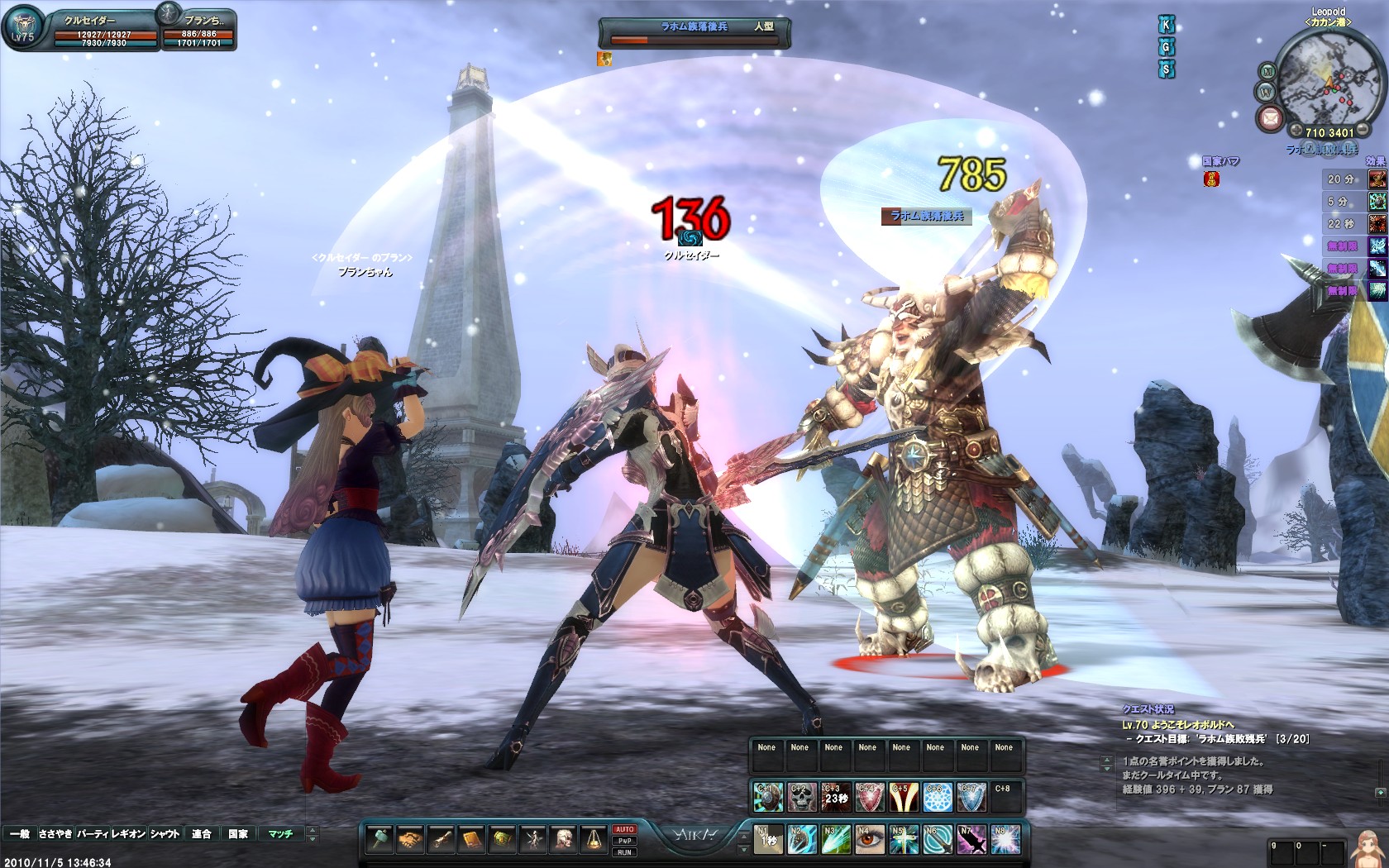This screenshot has width=1389, height=868.
Task: Select the green マッチ chat tab
Action: 280,834
